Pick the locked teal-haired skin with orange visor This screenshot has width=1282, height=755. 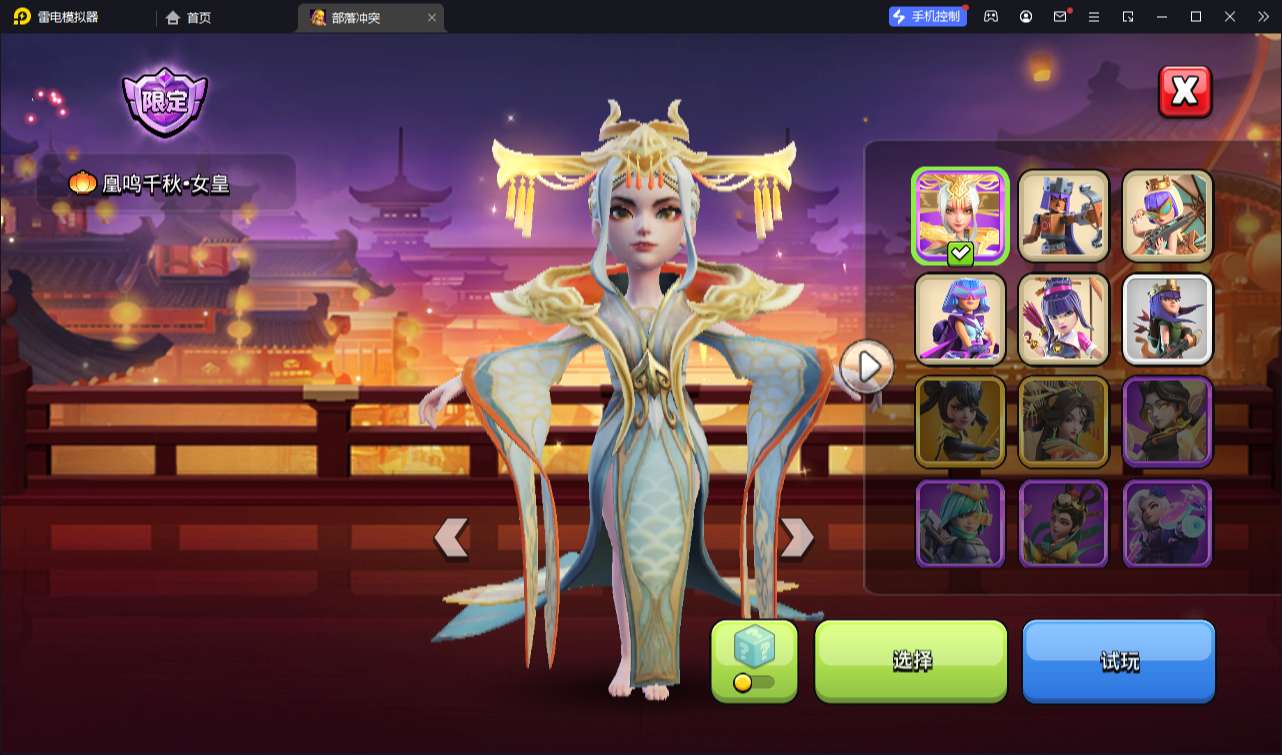(x=960, y=524)
